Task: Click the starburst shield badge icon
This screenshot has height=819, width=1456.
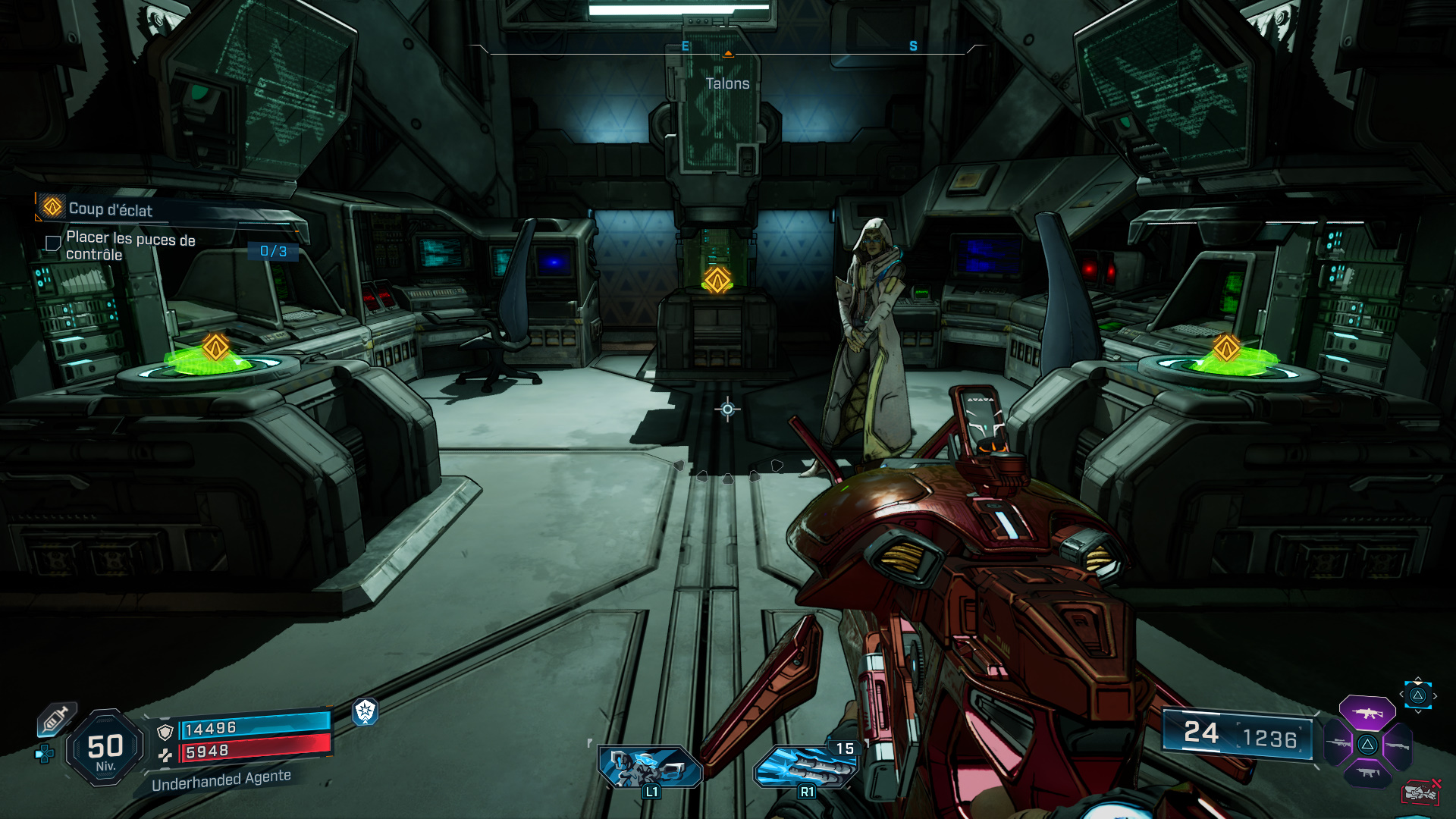Action: (366, 711)
